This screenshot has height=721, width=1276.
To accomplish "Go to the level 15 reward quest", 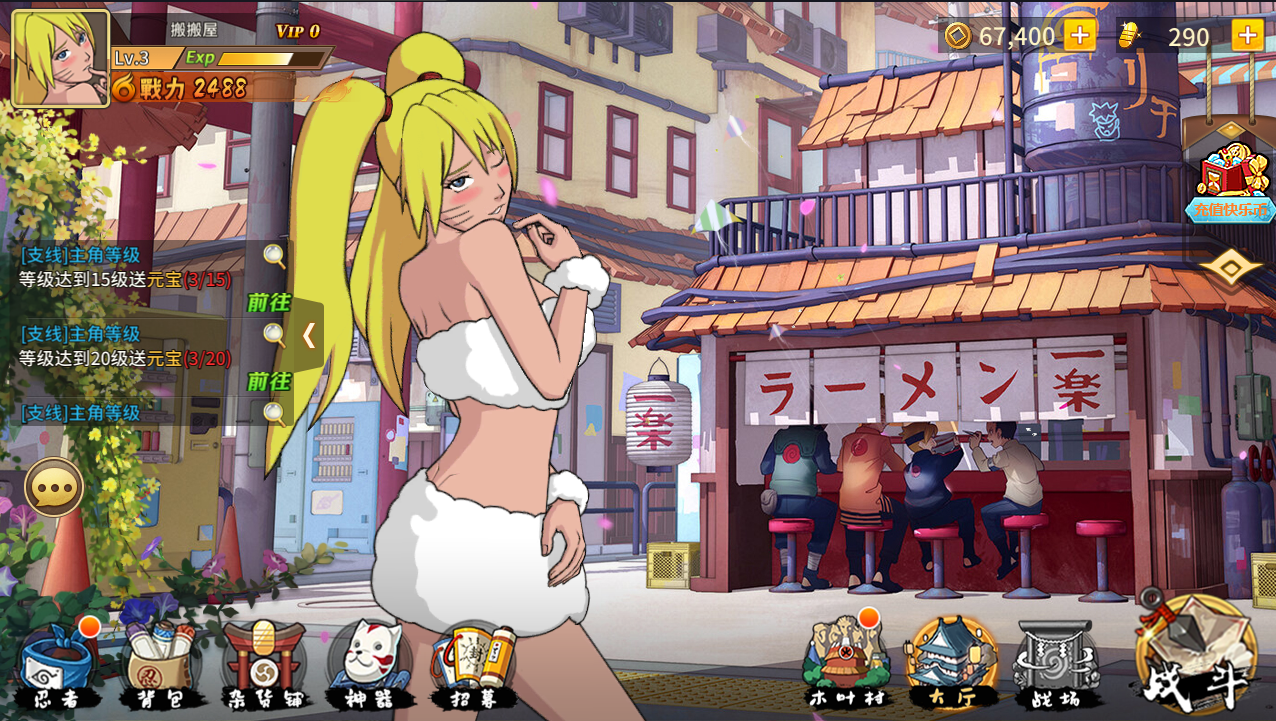I will click(269, 303).
